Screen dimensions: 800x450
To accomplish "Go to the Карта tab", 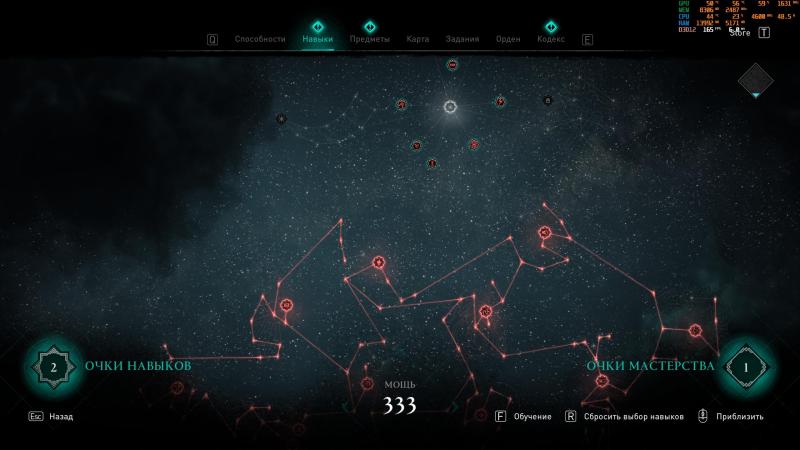I will point(418,39).
